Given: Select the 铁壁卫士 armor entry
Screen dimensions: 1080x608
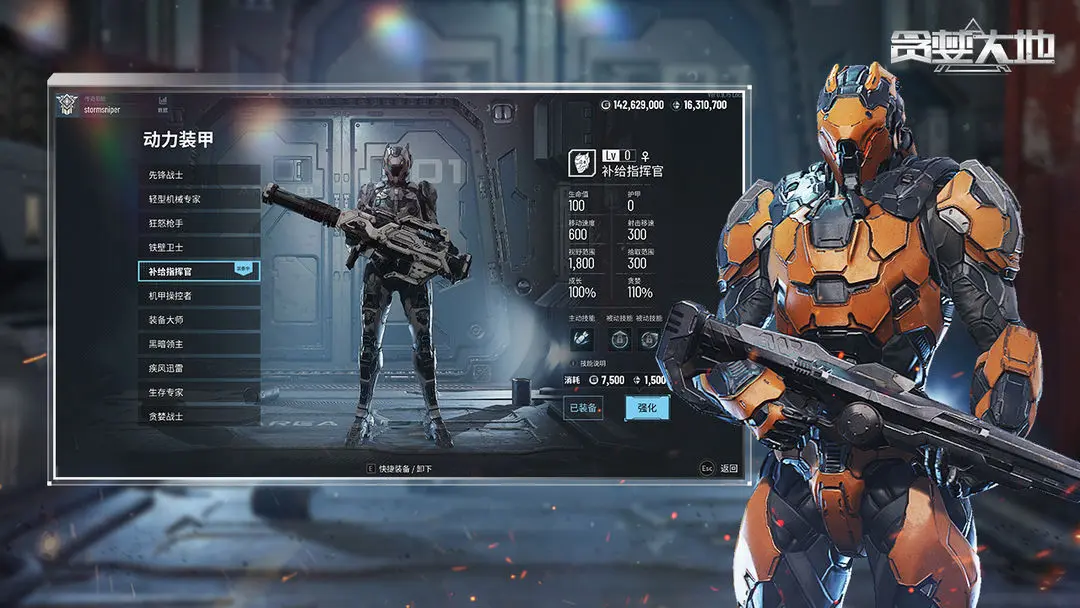Looking at the screenshot, I should pyautogui.click(x=198, y=247).
